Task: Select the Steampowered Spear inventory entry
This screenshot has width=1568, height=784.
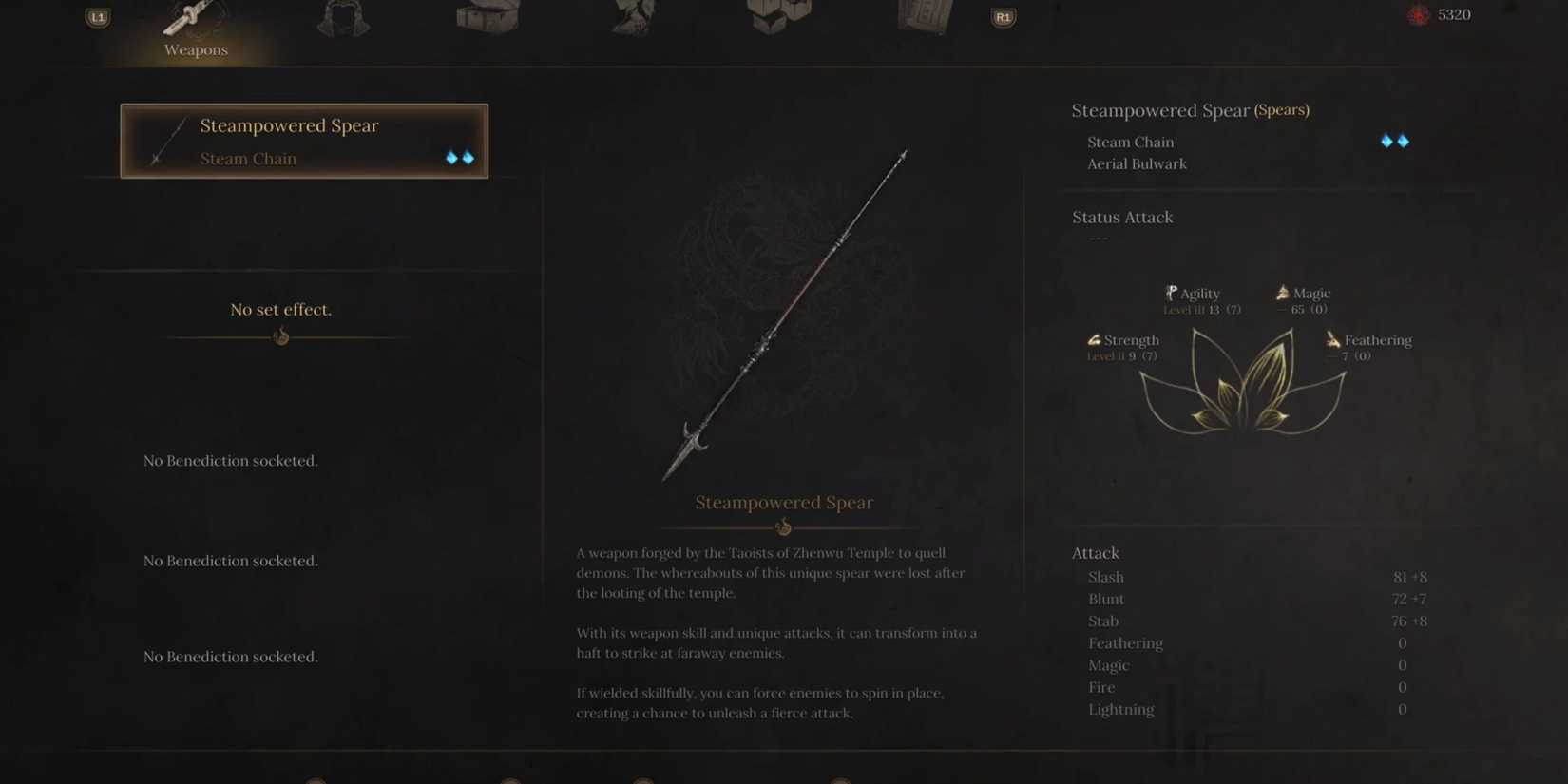Action: (x=304, y=141)
